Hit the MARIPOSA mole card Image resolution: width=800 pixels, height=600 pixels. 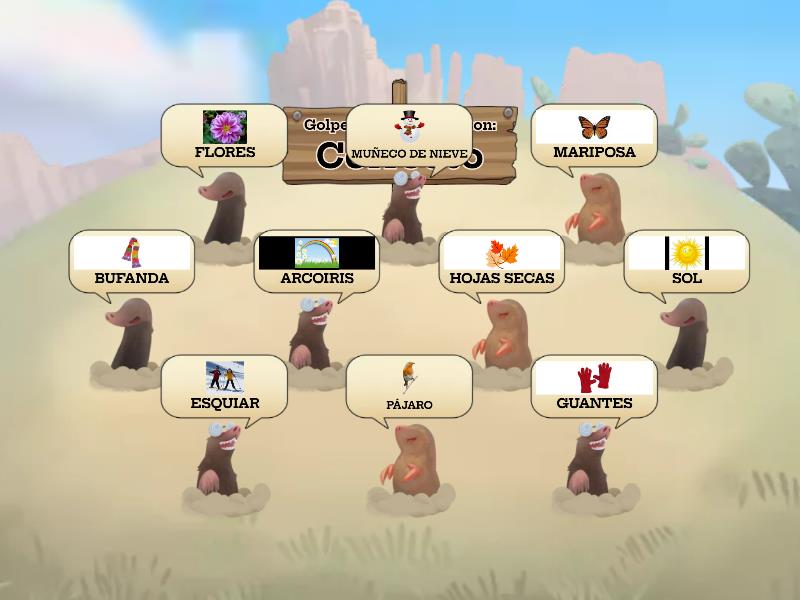(594, 136)
